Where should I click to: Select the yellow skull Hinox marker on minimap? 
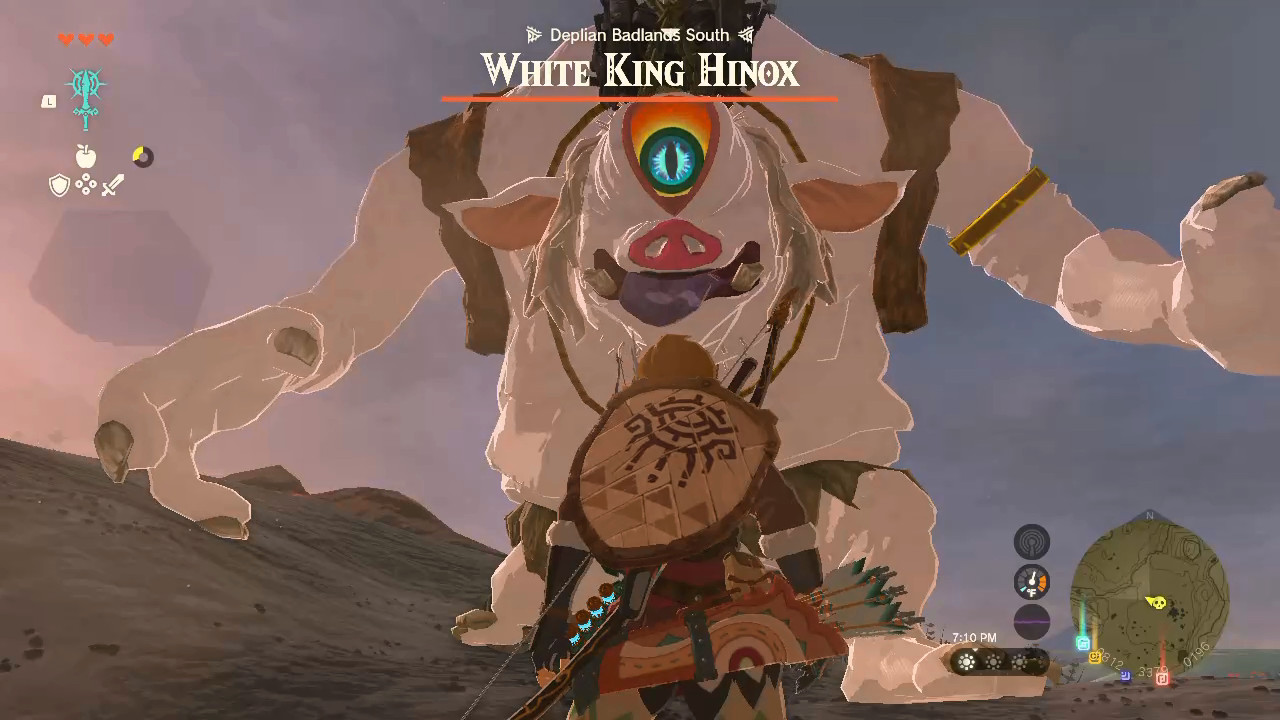pos(1160,602)
